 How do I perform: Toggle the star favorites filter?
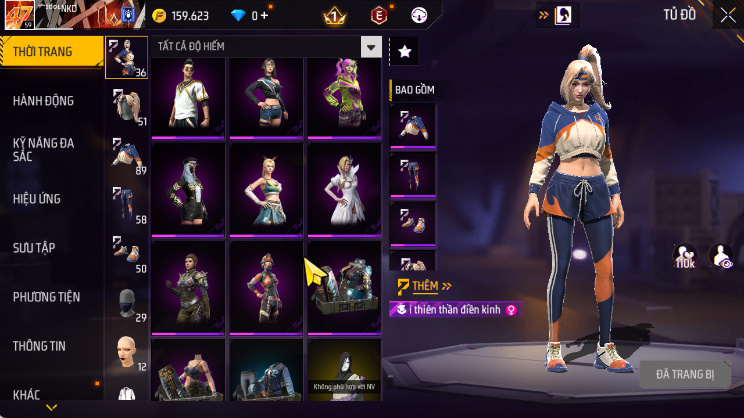pyautogui.click(x=404, y=50)
